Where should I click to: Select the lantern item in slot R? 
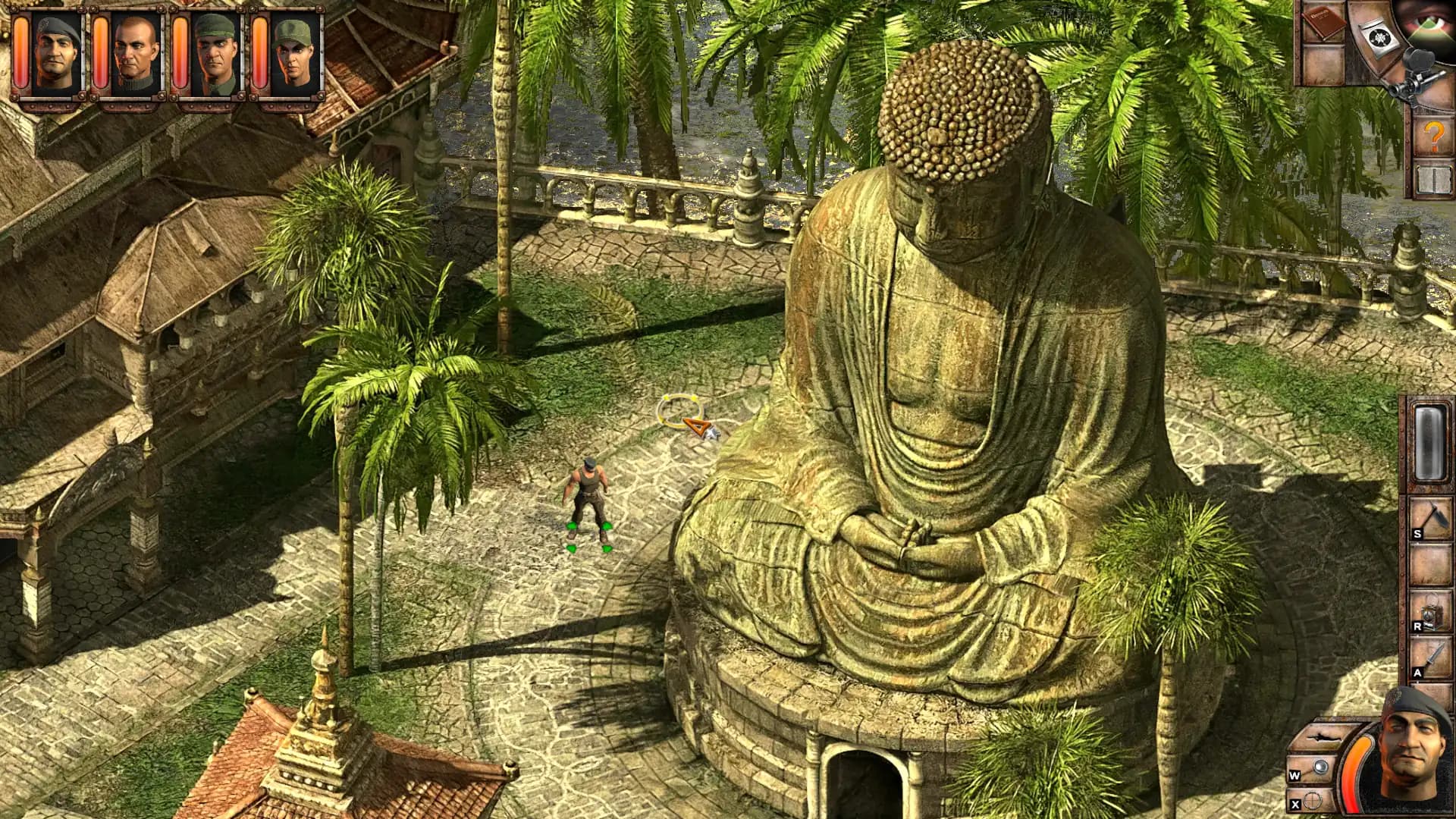[1432, 610]
